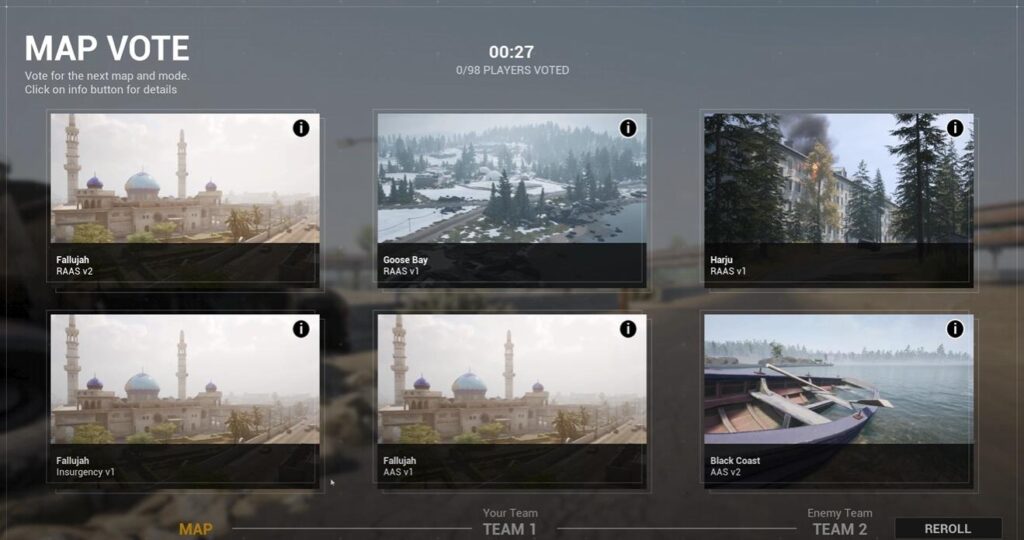This screenshot has width=1024, height=540.
Task: View info for Fallujah AAS v1
Action: coord(628,329)
